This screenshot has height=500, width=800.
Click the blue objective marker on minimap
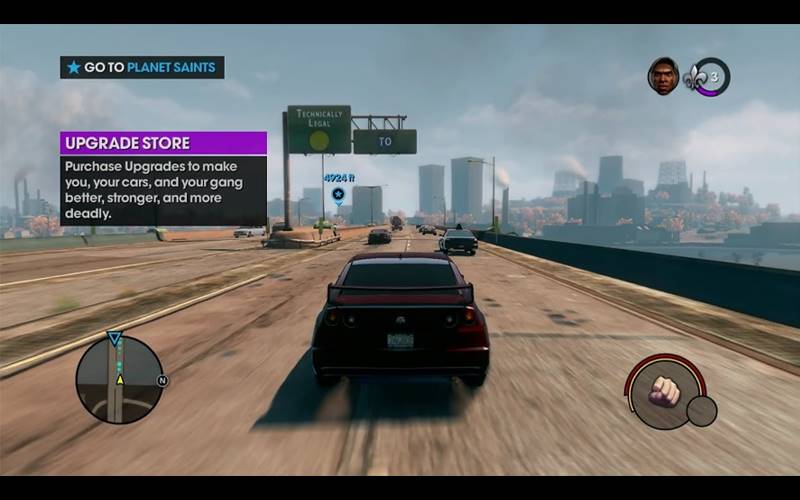tap(114, 339)
